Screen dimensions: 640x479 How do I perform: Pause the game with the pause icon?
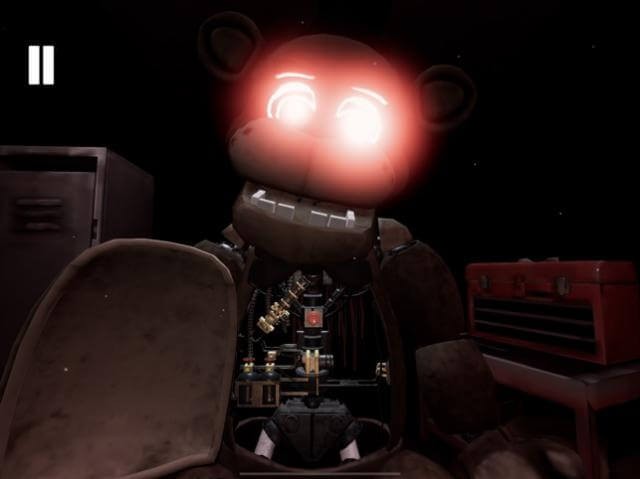click(x=41, y=65)
